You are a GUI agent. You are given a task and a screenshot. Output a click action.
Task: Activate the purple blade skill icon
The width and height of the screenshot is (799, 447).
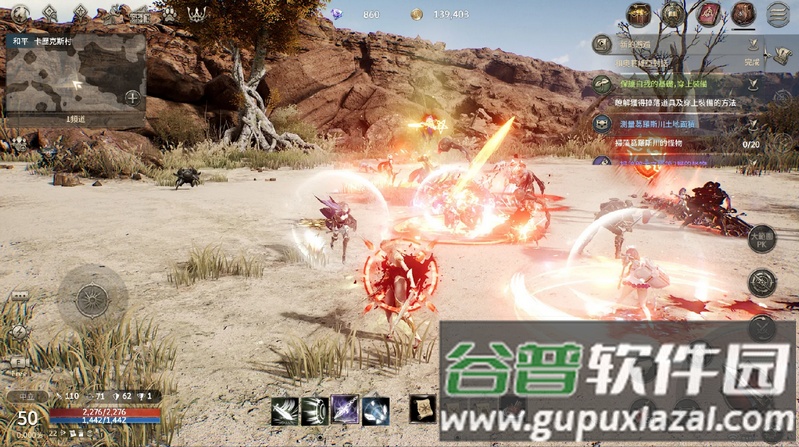point(345,411)
